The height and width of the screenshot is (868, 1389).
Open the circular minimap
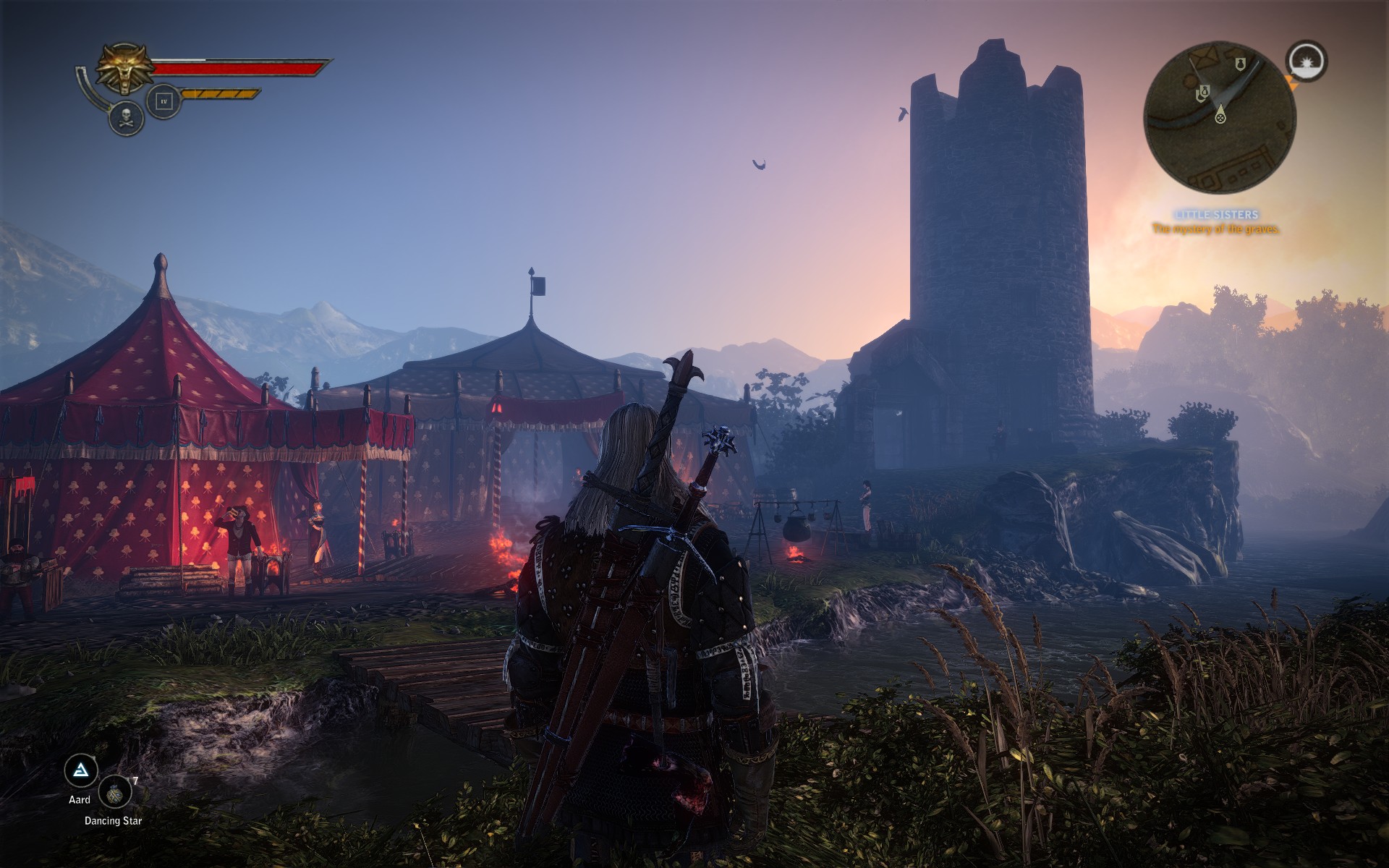coord(1220,117)
